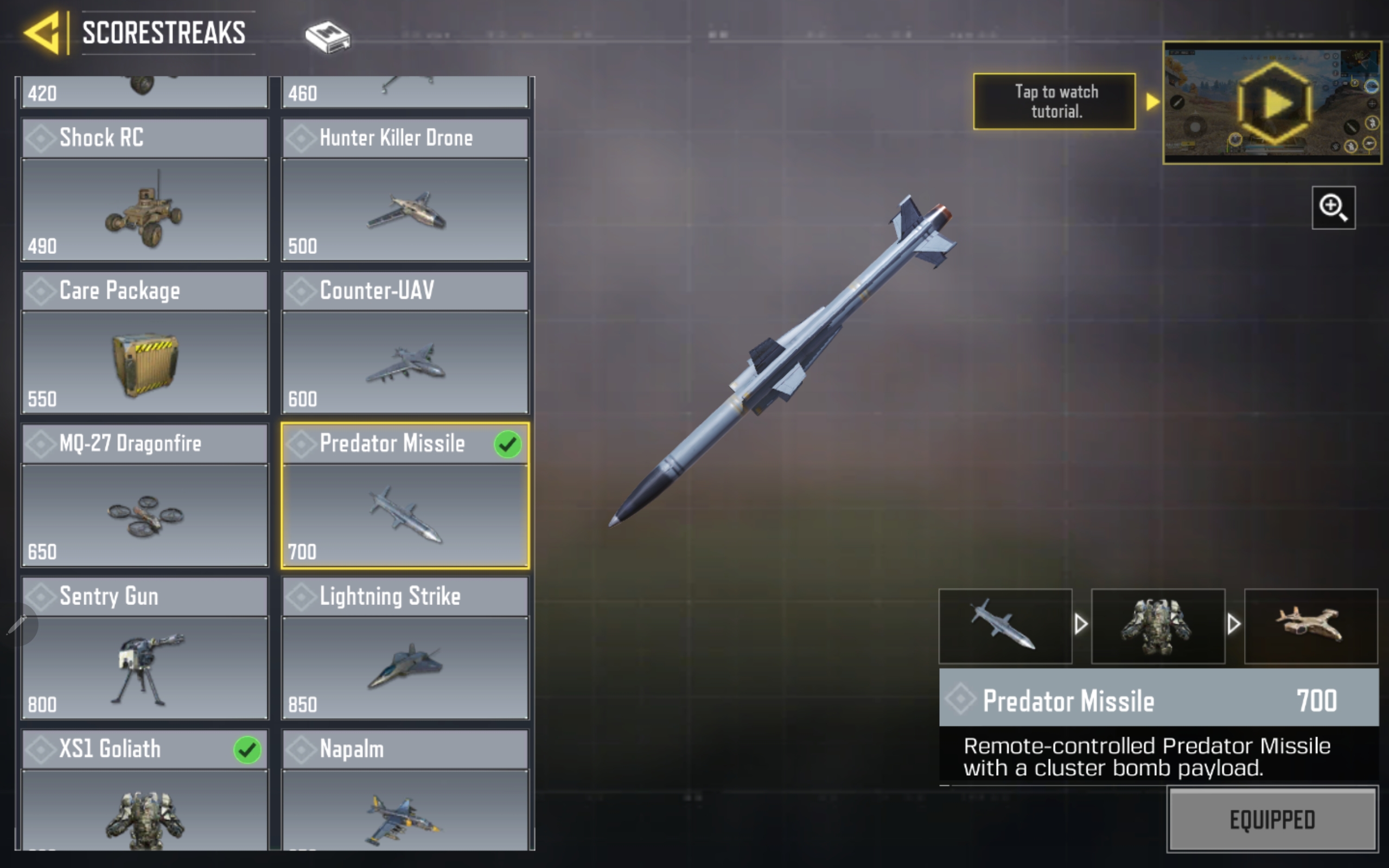Go back from the Scorestreaks screen
Viewport: 1389px width, 868px height.
tap(42, 33)
